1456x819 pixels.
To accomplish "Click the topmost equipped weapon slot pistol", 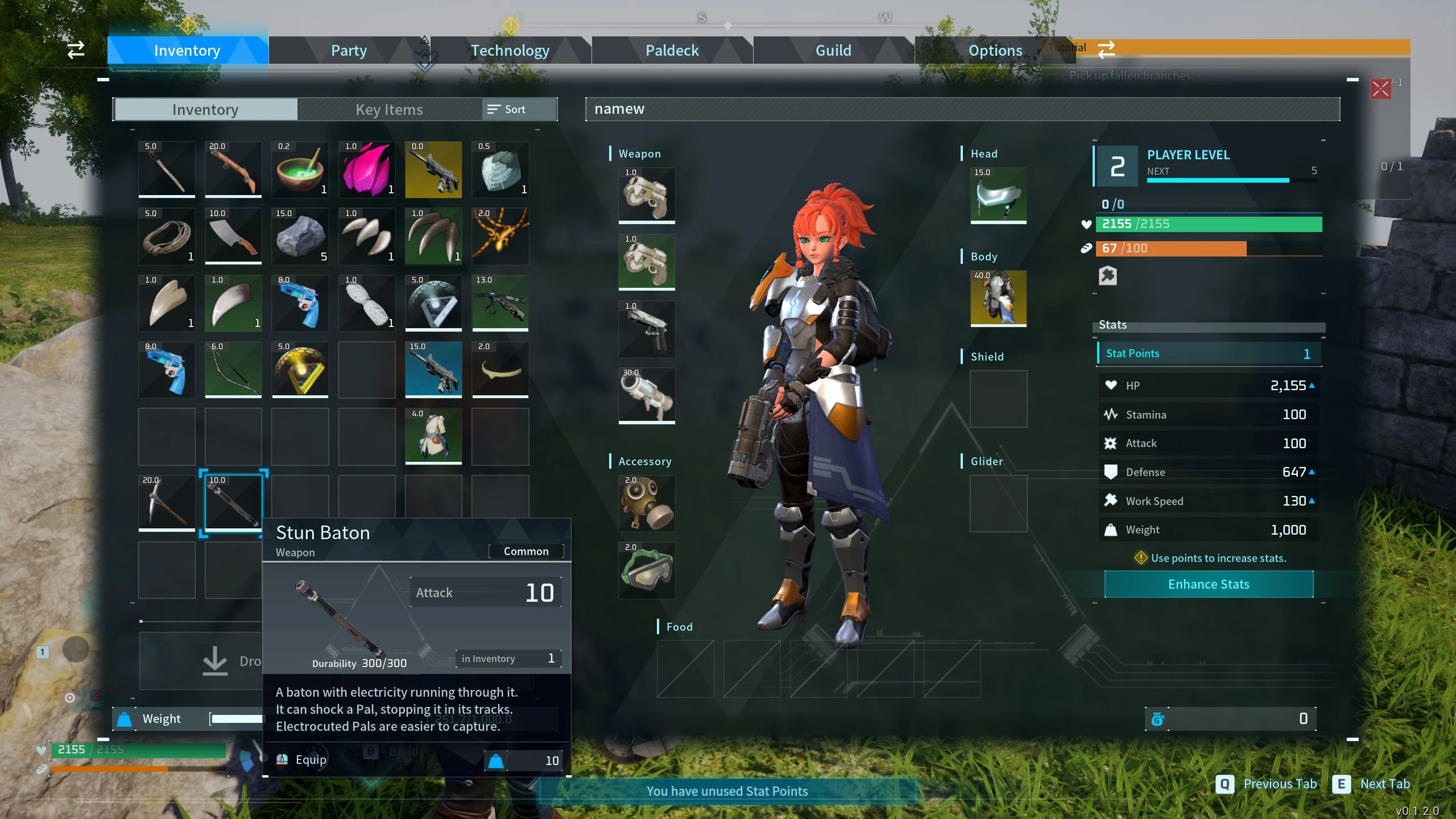I will point(646,196).
